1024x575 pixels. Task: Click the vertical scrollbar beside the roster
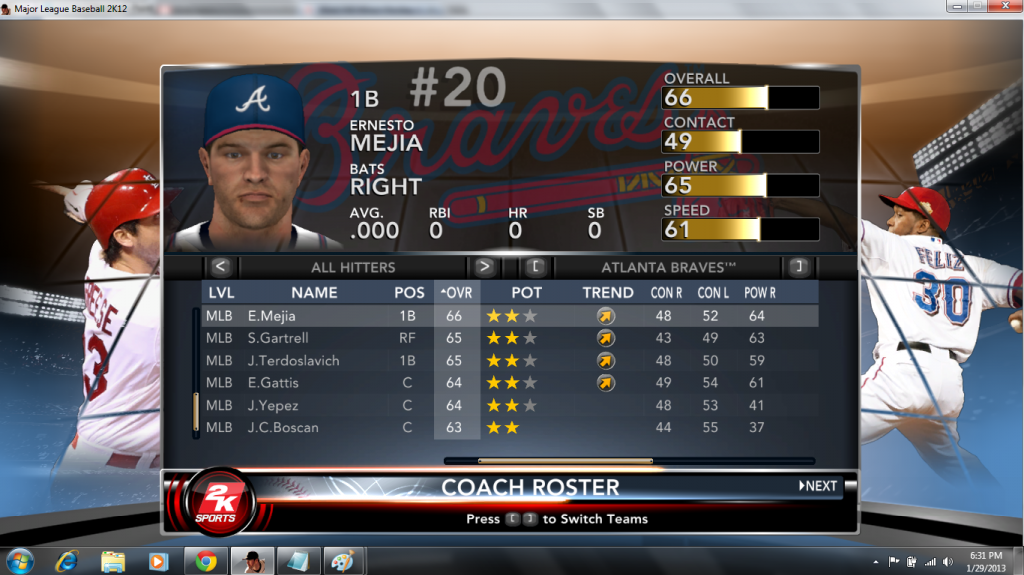click(196, 412)
